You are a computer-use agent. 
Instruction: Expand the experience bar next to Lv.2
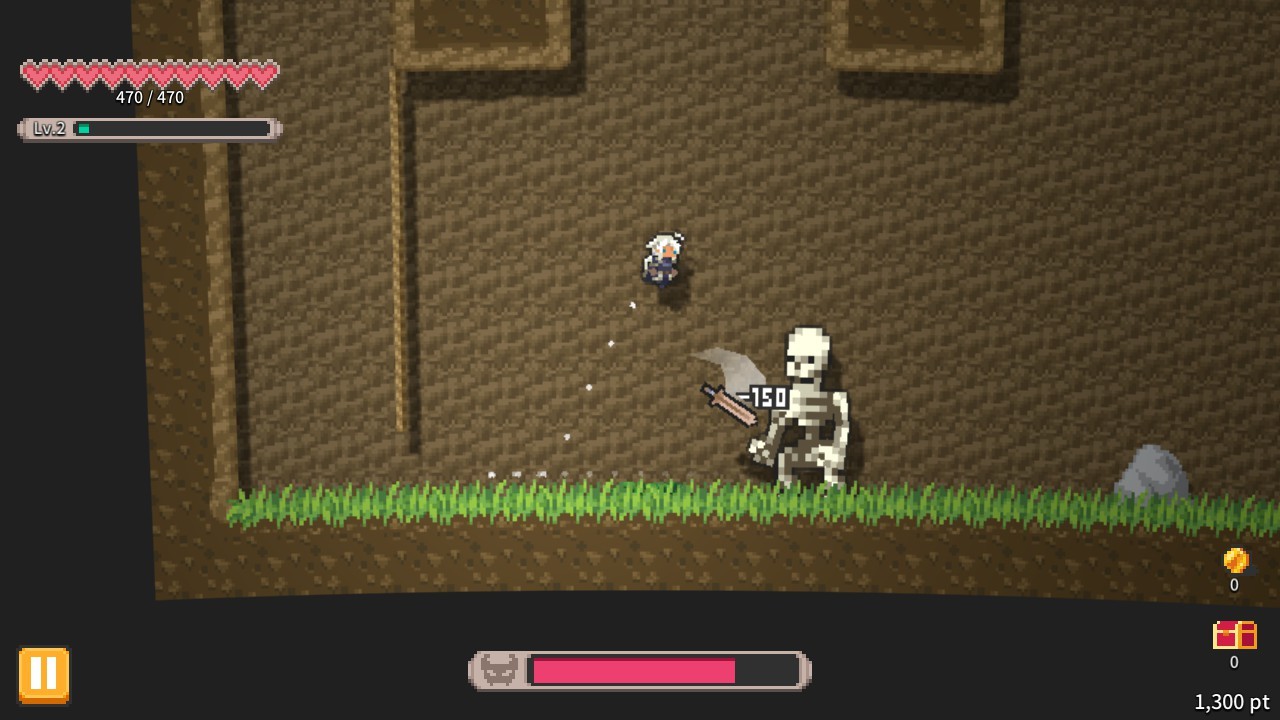click(x=170, y=128)
